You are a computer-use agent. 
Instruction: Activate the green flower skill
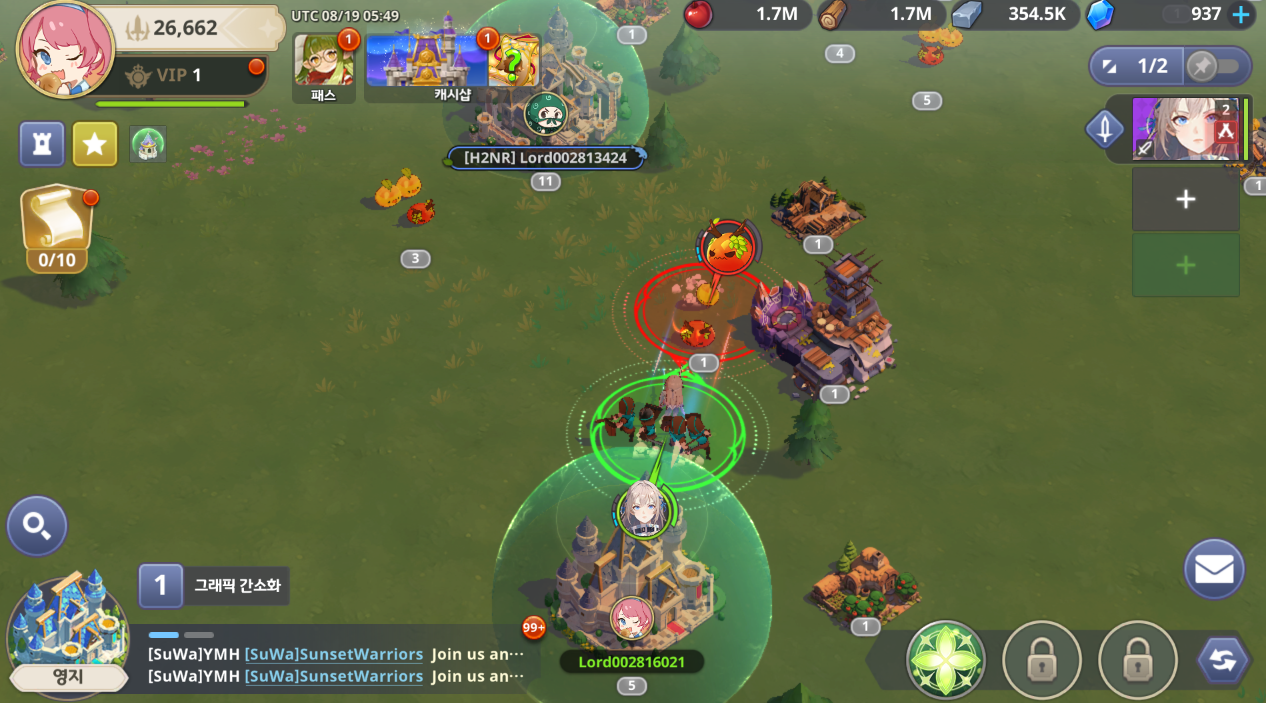945,660
